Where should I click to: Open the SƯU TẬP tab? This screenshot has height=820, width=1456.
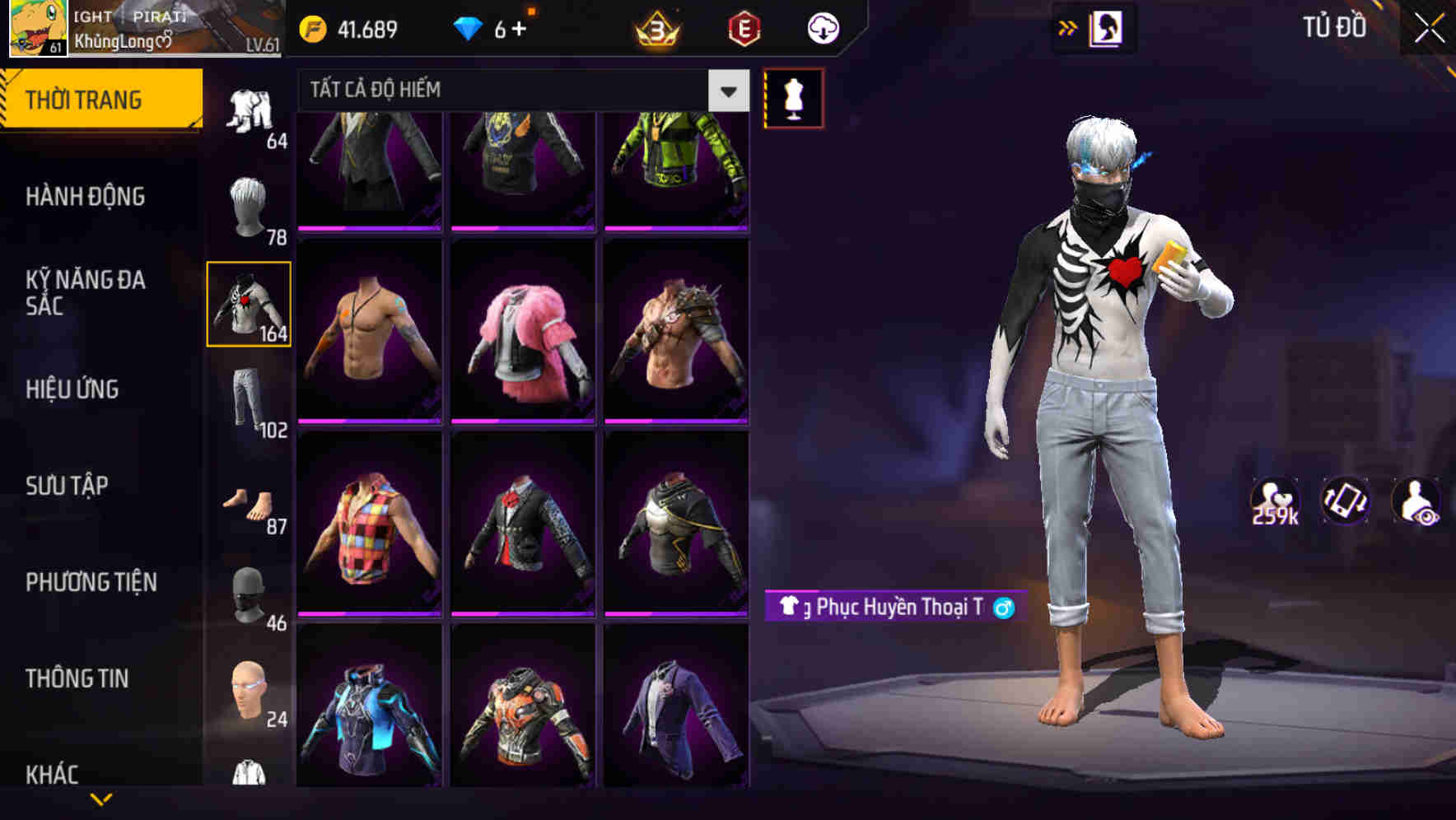(66, 486)
